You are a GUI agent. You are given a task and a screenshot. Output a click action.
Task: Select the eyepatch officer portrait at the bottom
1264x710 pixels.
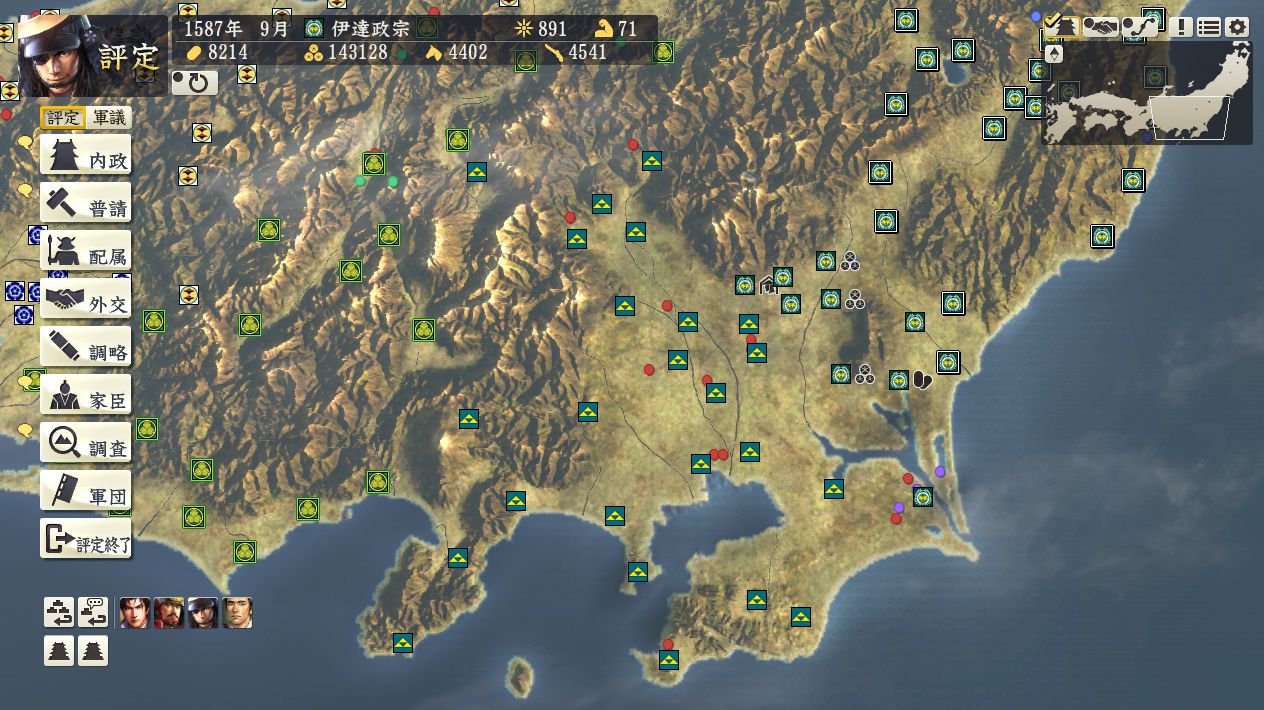[x=203, y=613]
